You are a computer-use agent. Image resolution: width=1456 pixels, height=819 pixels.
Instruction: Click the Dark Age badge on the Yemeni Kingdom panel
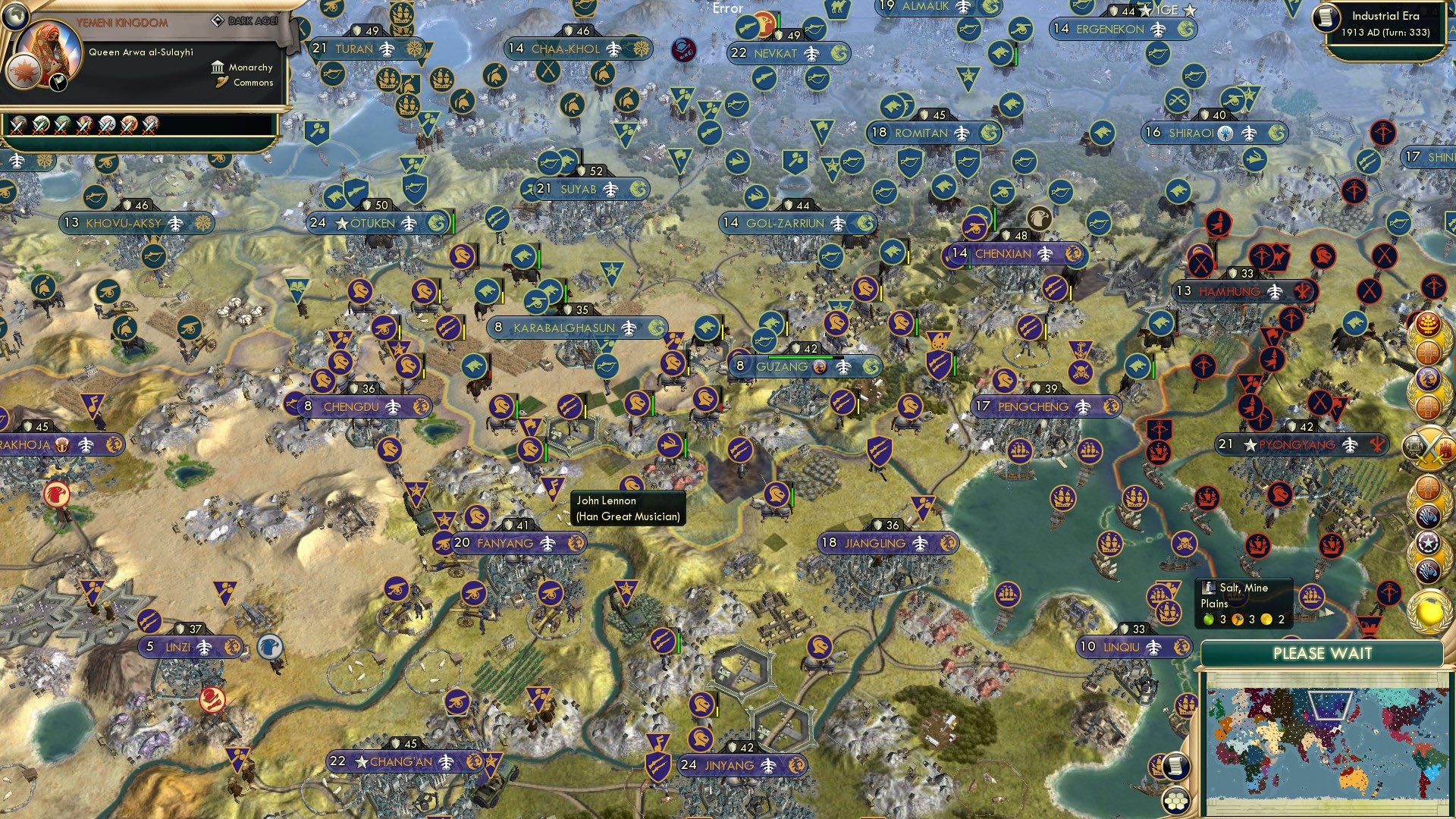tap(243, 21)
